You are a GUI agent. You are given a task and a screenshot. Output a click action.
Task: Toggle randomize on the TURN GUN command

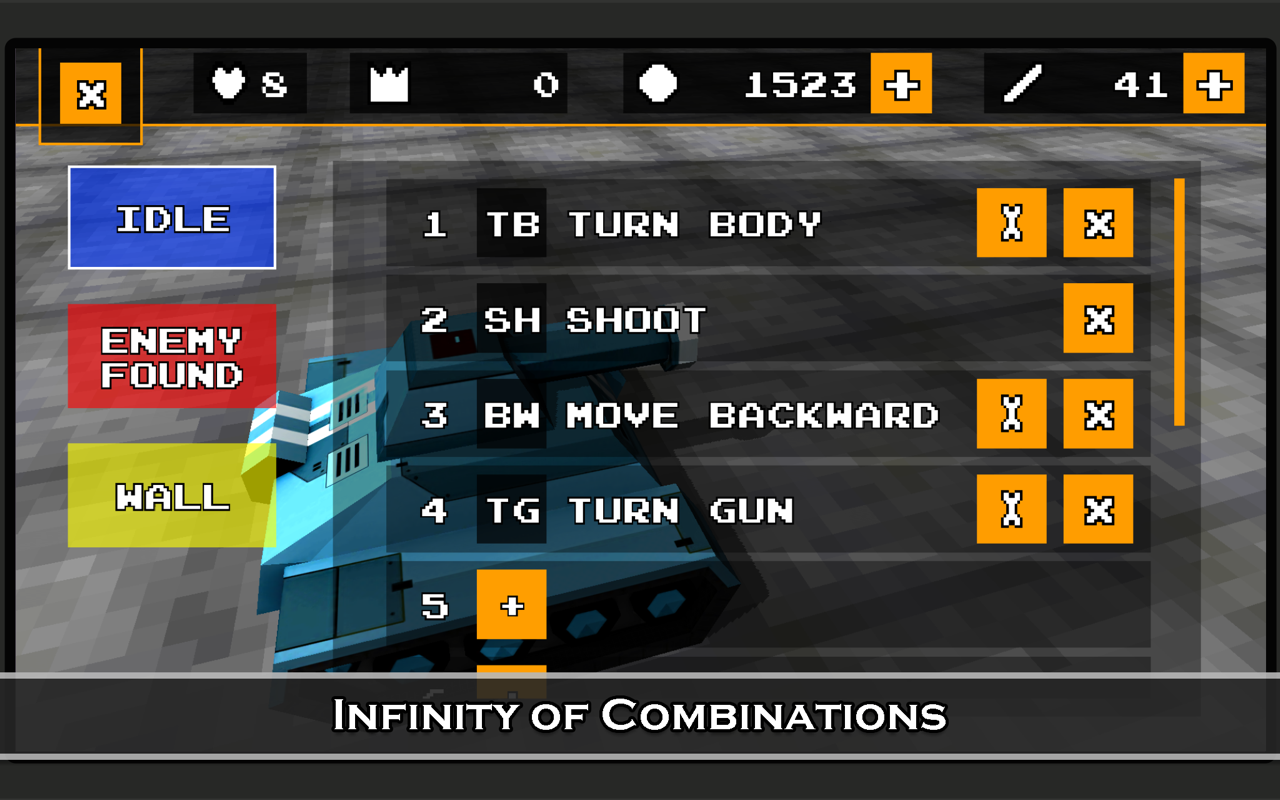(x=1011, y=509)
